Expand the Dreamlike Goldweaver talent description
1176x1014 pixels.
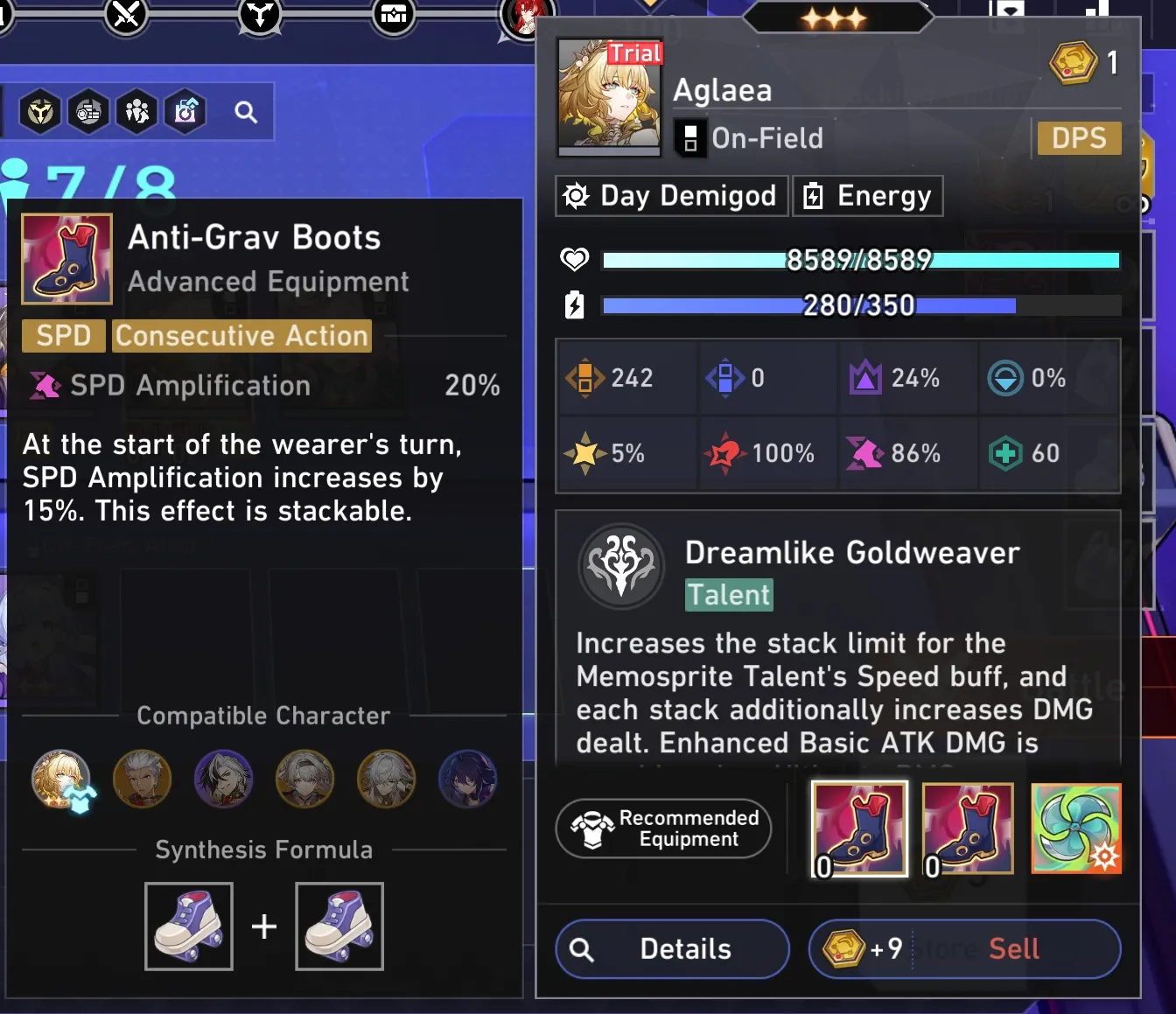(836, 691)
